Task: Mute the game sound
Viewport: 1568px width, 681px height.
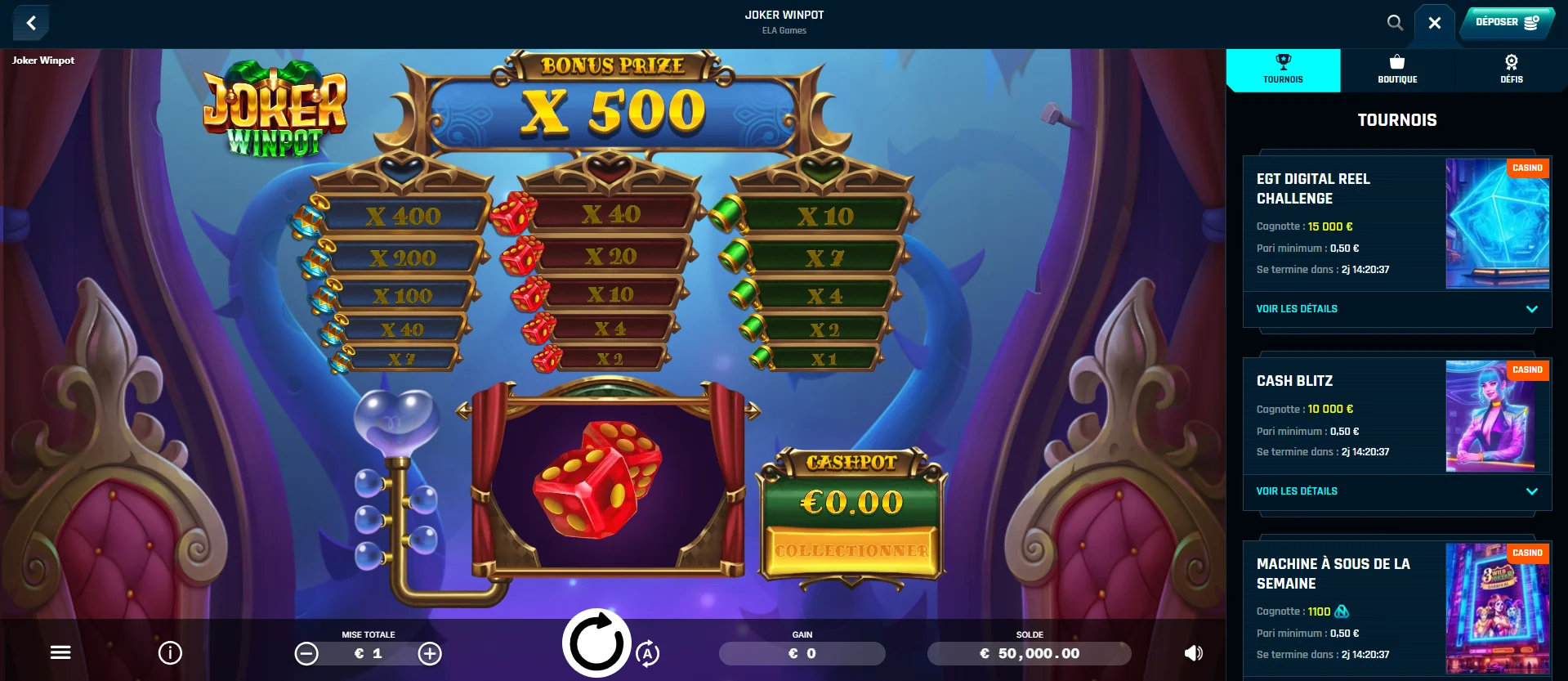Action: coord(1192,652)
